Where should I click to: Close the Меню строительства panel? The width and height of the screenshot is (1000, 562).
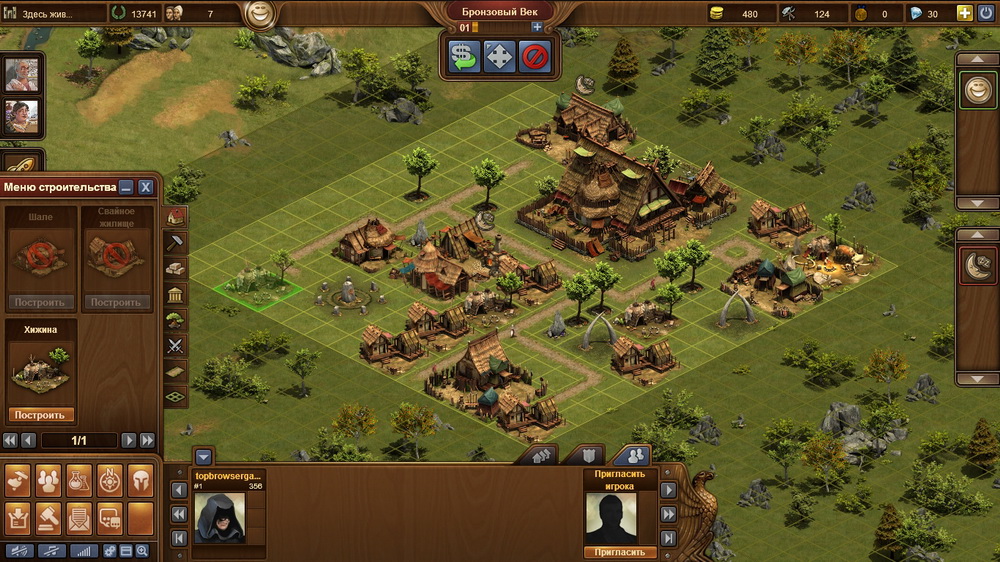click(x=145, y=187)
